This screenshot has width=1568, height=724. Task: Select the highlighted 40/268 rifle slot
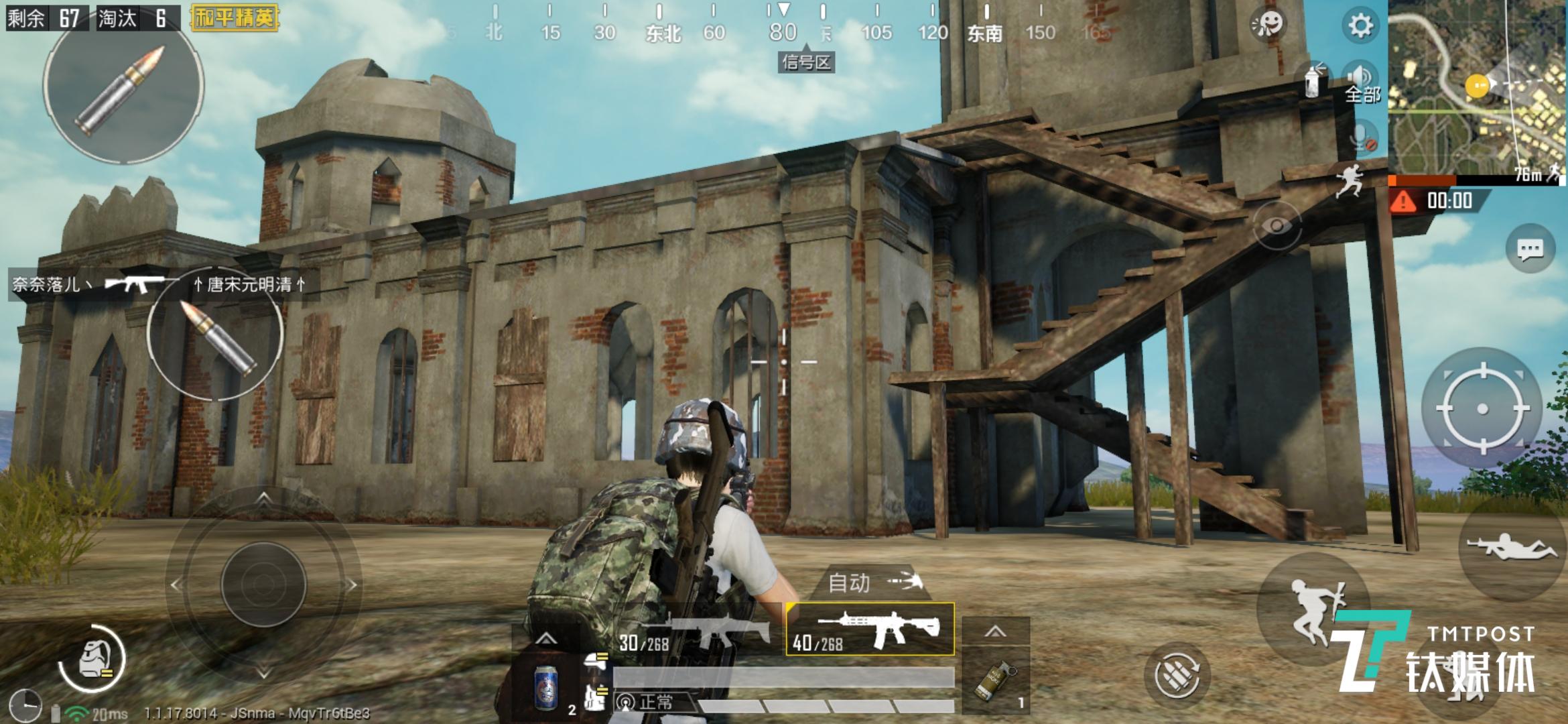click(x=870, y=629)
